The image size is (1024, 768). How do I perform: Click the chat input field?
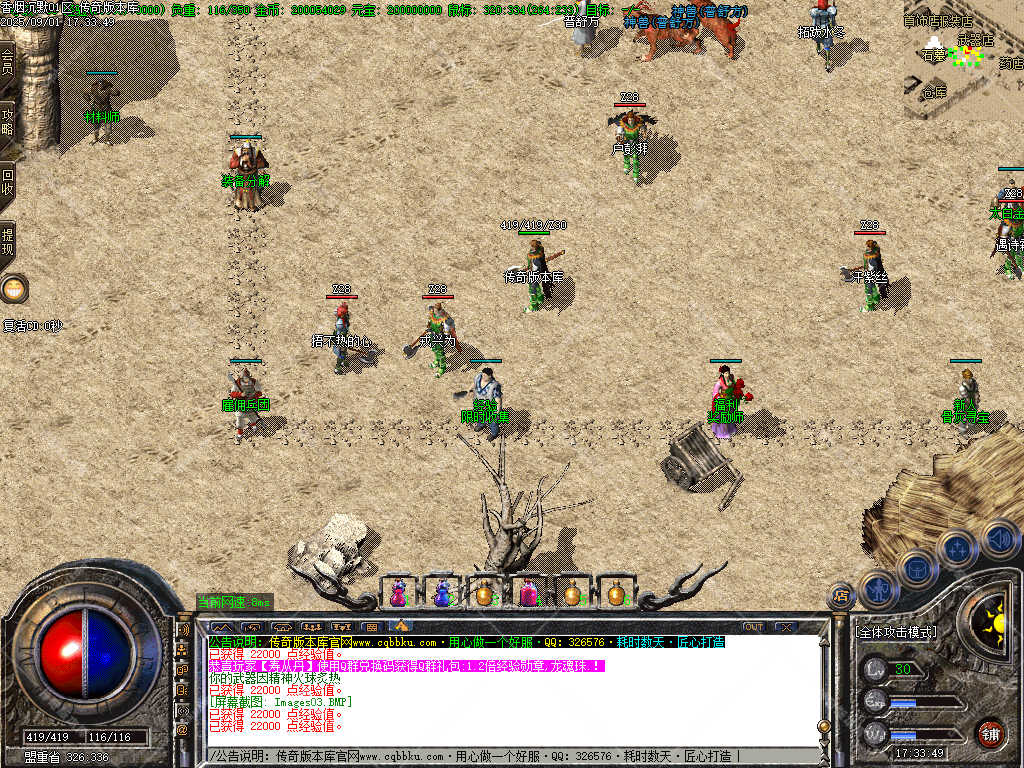click(510, 756)
